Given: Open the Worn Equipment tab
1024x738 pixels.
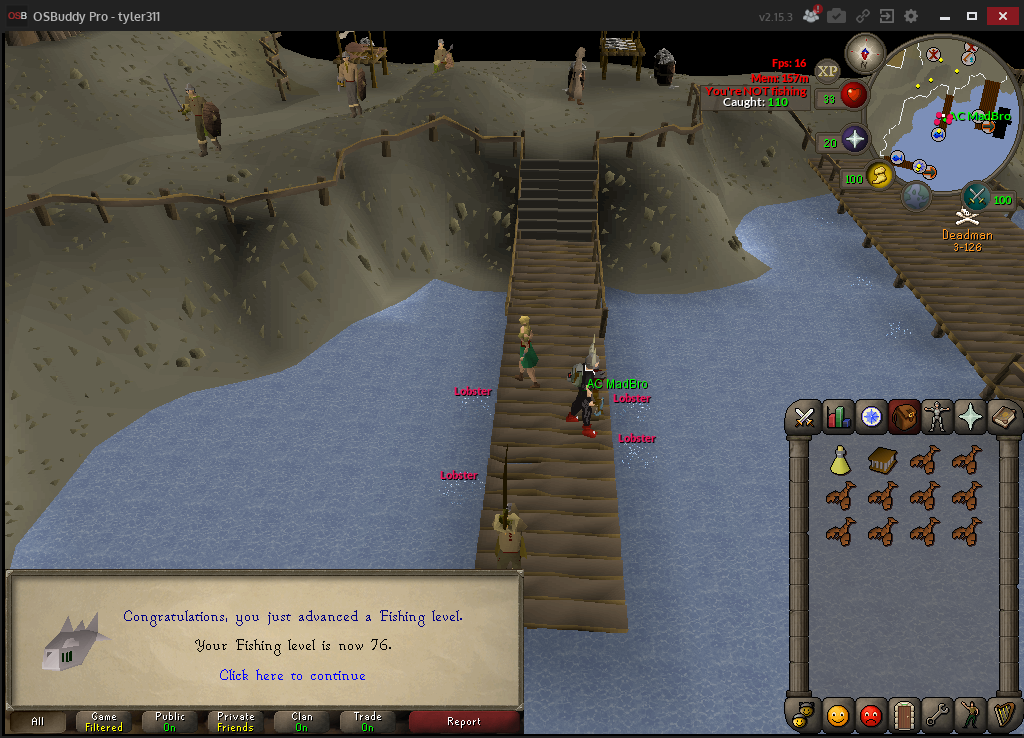Looking at the screenshot, I should point(937,418).
